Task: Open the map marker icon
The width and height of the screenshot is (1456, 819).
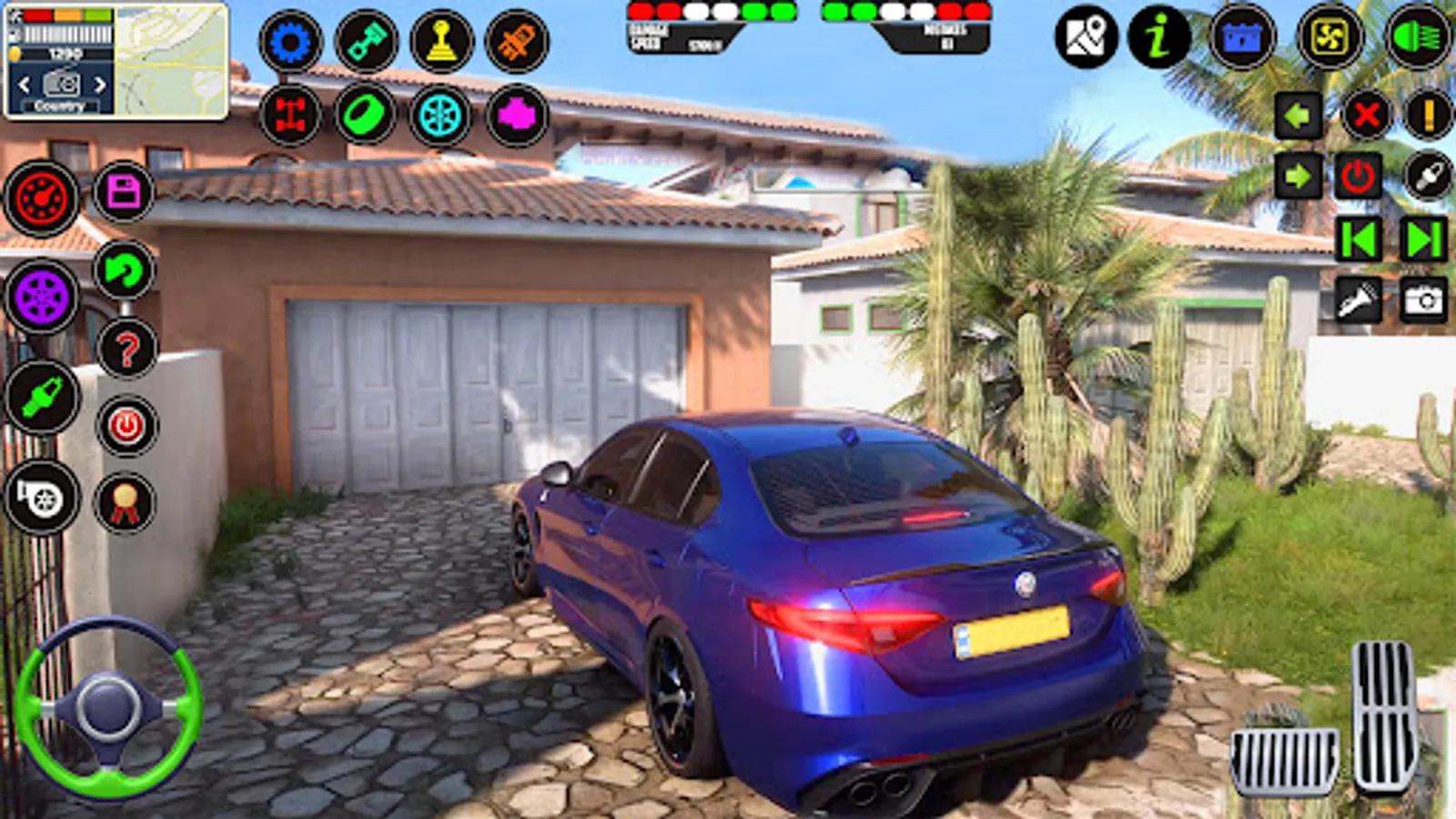Action: 1086,37
